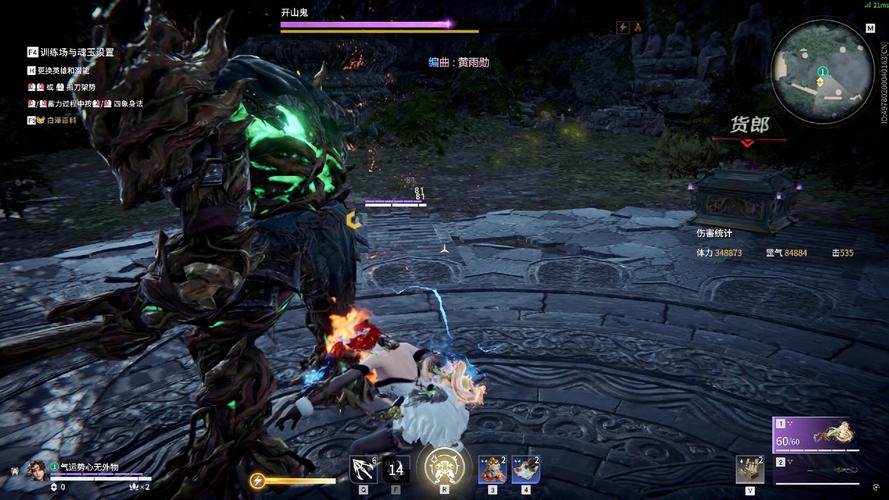Select the green numbered marker on minimap
This screenshot has height=500, width=889.
coord(821,72)
